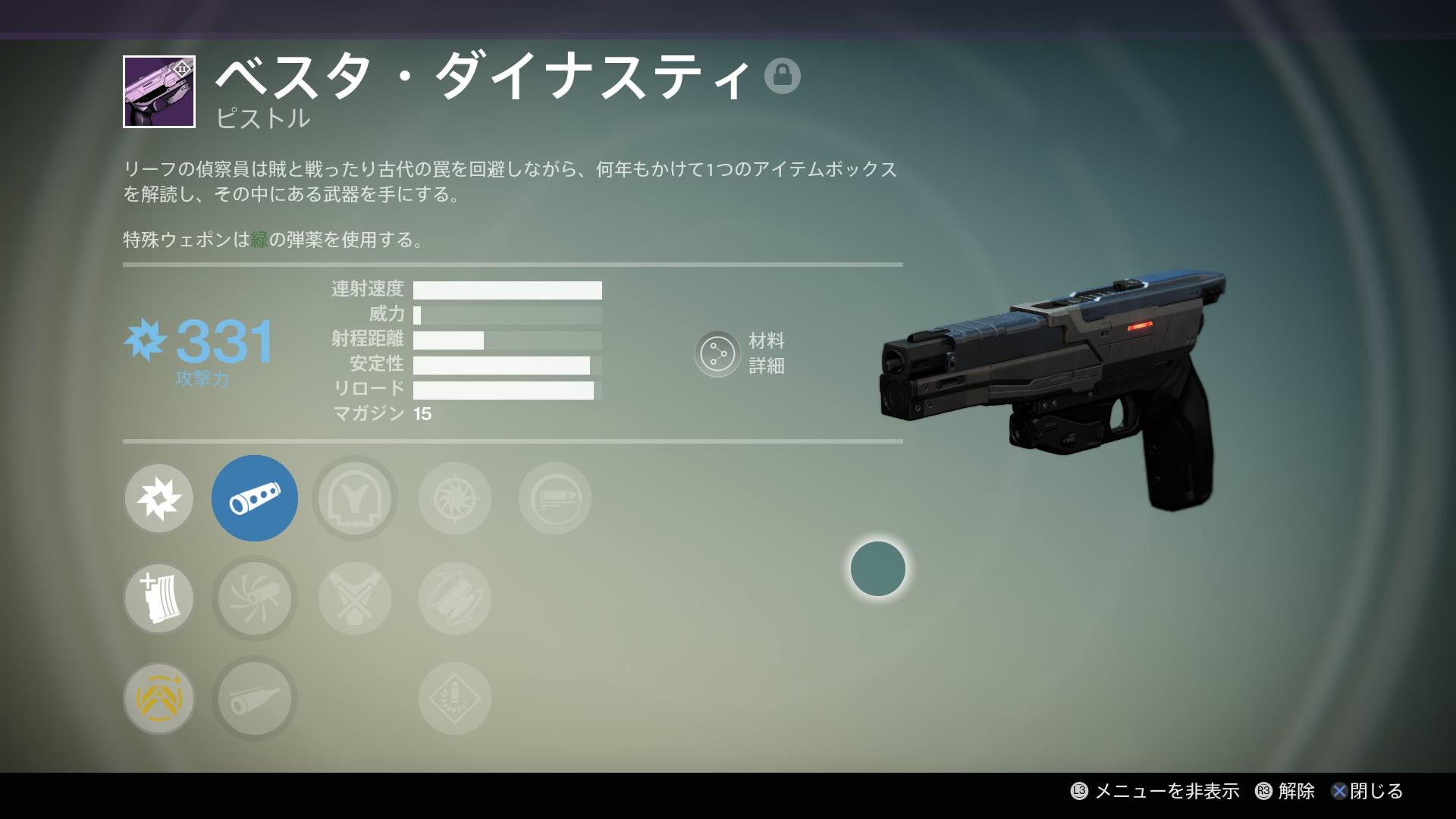Toggle the lock icon beside weapon name
The image size is (1456, 819).
pos(783,76)
